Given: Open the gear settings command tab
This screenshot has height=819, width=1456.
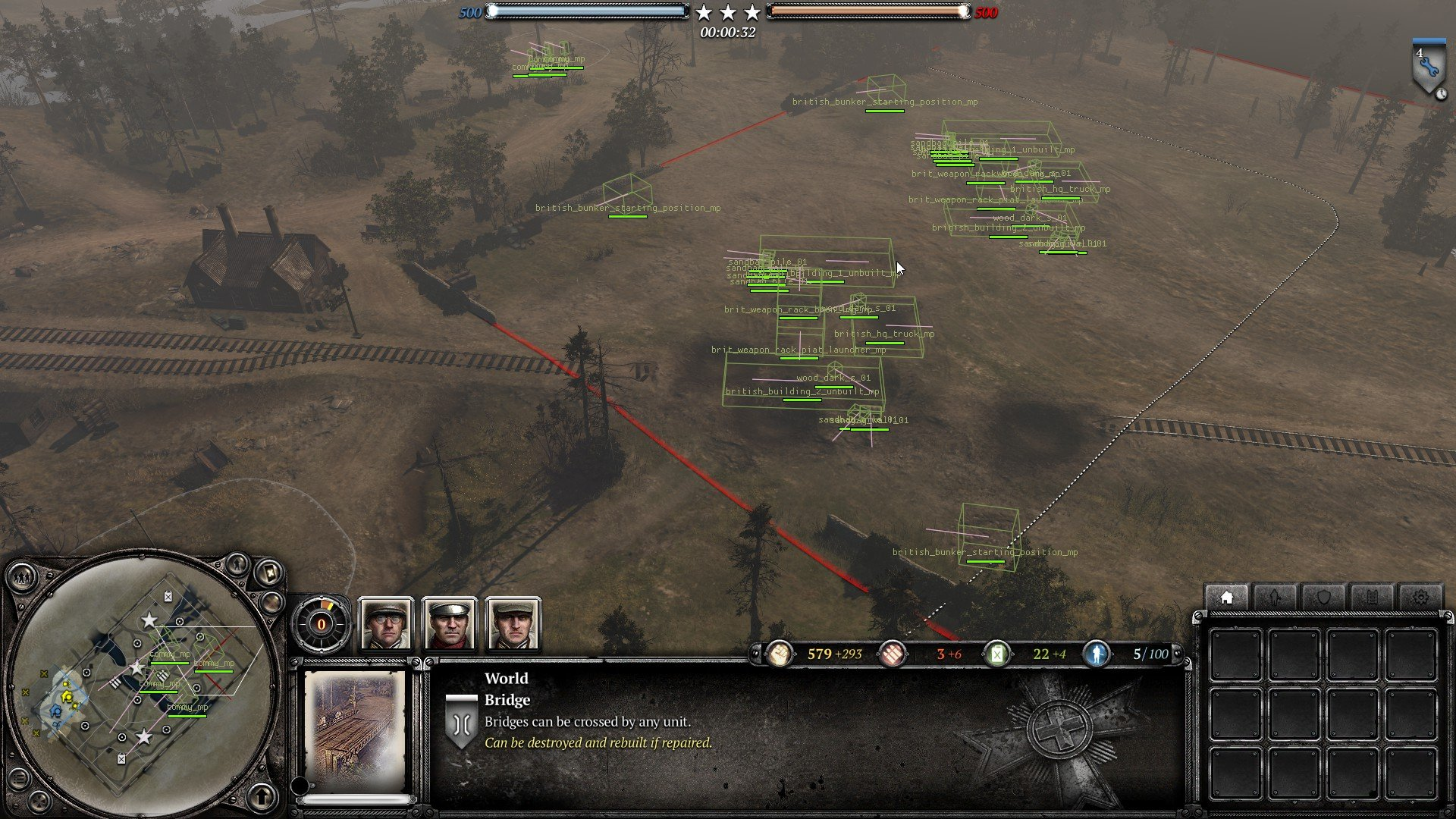Looking at the screenshot, I should (x=1420, y=598).
